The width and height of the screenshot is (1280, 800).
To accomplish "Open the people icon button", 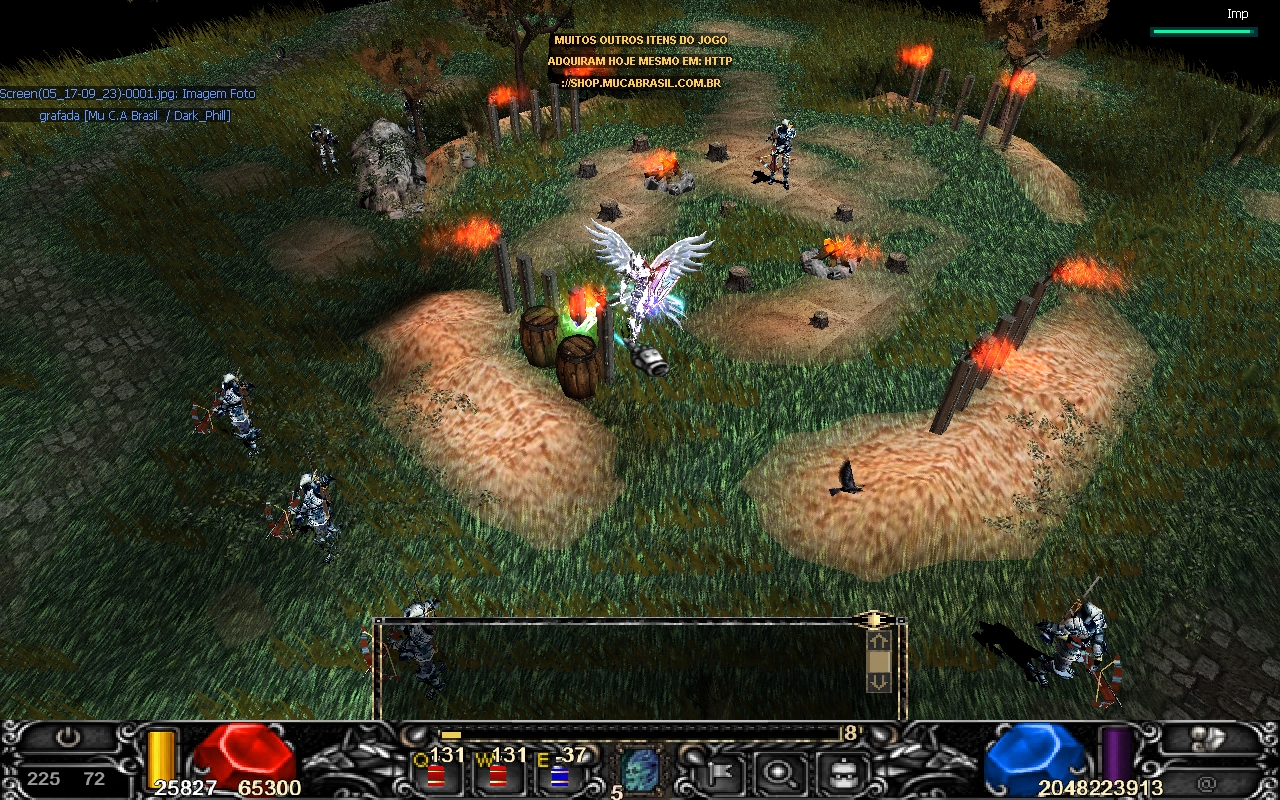I will [x=1207, y=739].
